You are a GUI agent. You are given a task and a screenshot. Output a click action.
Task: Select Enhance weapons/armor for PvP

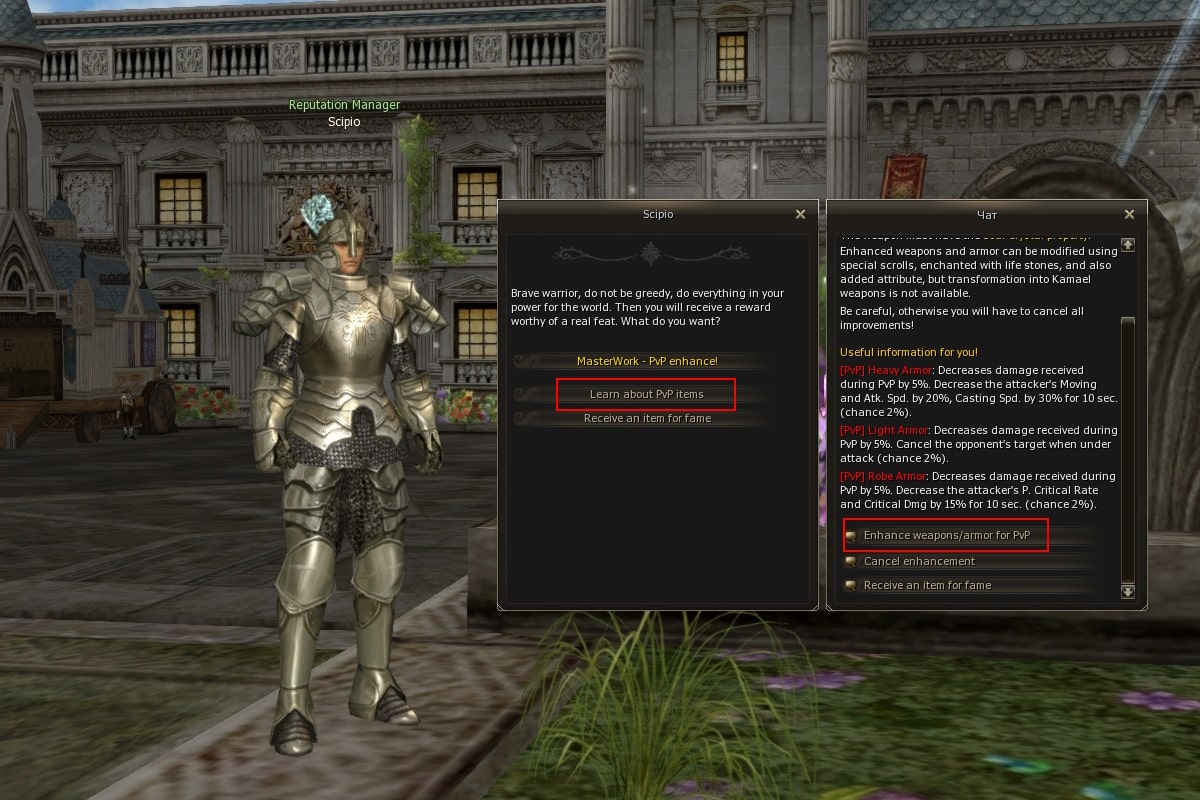pos(946,536)
